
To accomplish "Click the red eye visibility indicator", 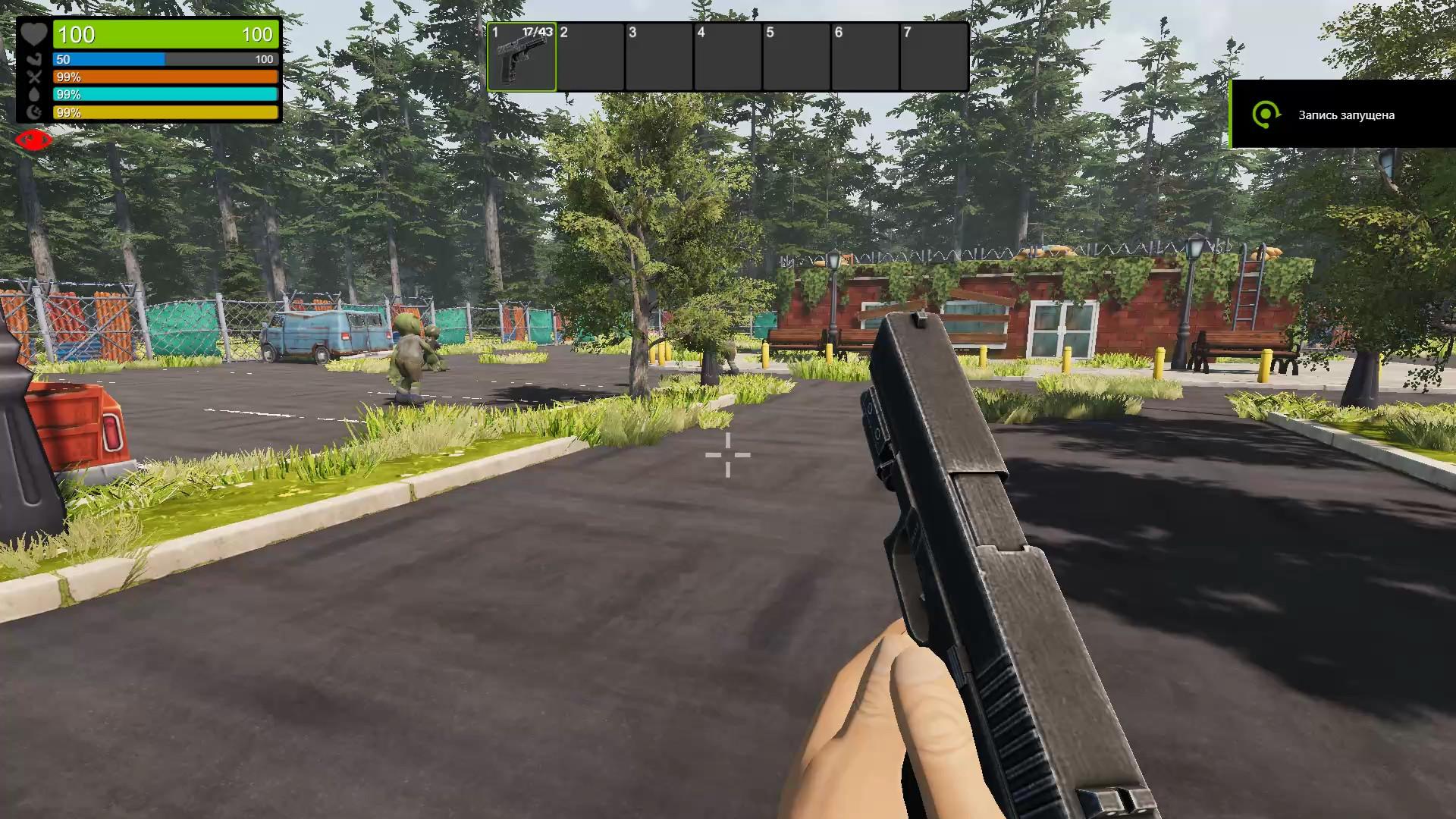I will pos(33,140).
